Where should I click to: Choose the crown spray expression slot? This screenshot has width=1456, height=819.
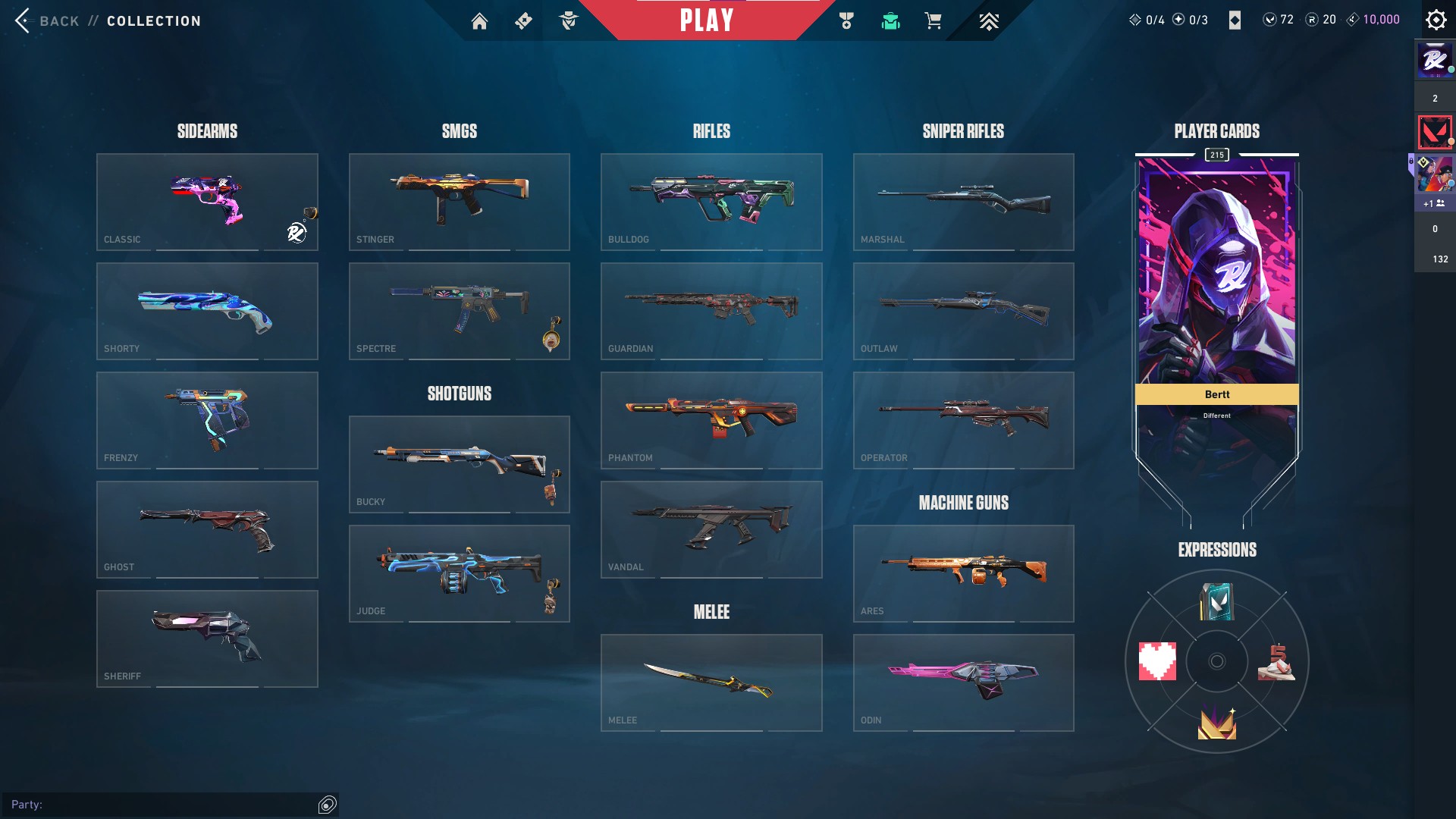point(1216,722)
